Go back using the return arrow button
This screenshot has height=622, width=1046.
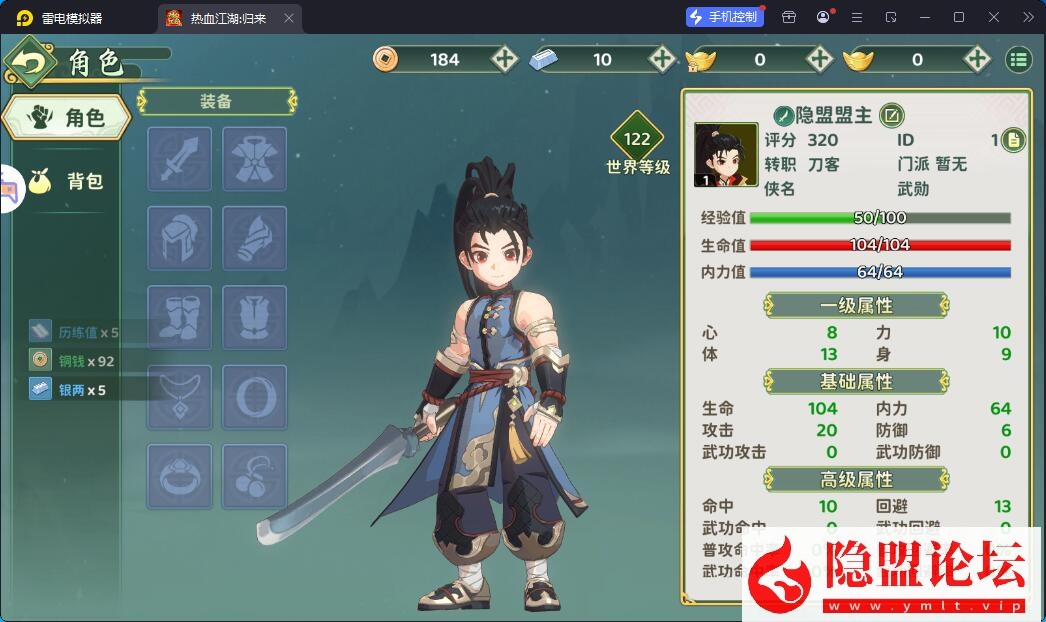tap(30, 63)
